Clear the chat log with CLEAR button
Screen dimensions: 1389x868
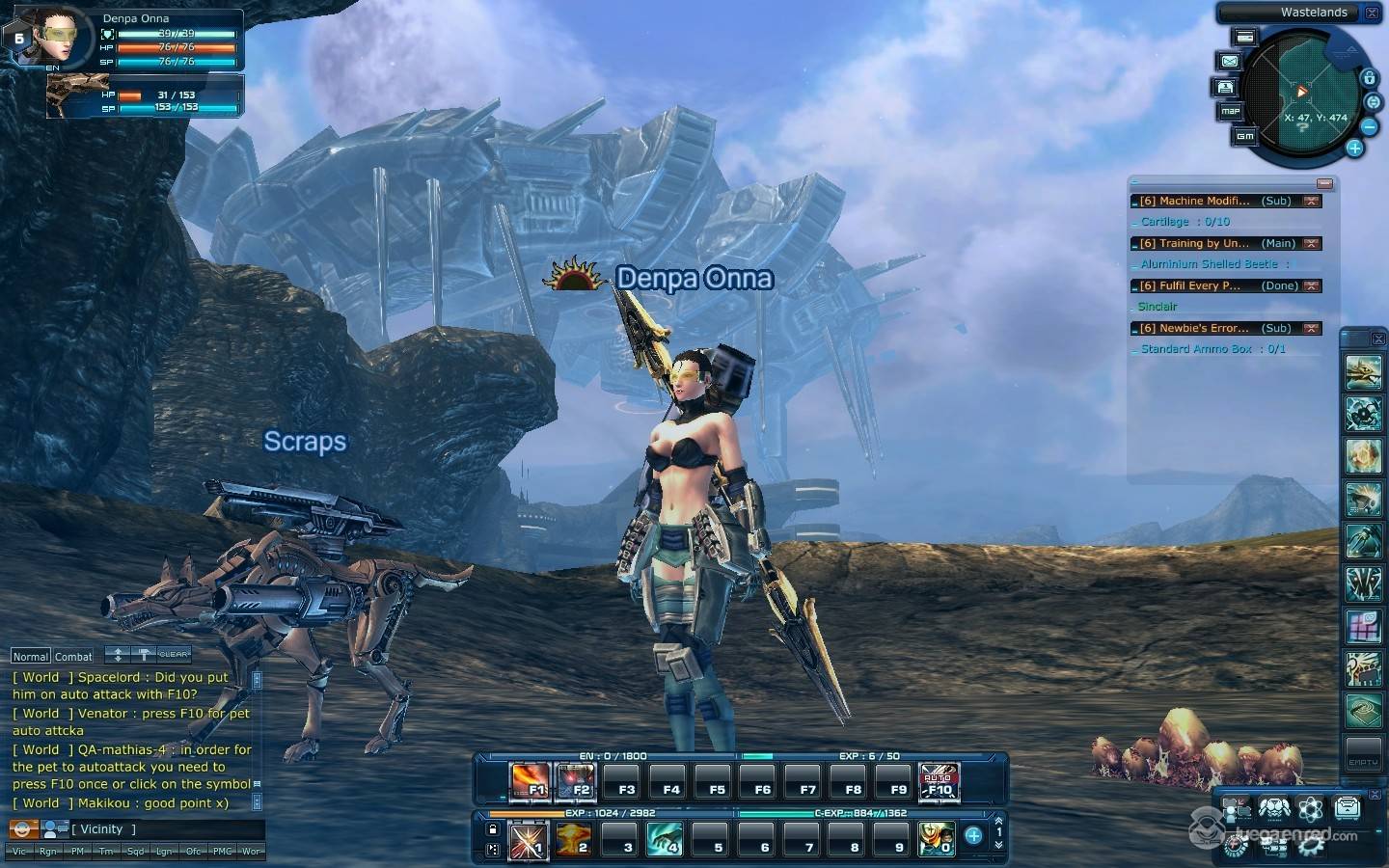(174, 654)
